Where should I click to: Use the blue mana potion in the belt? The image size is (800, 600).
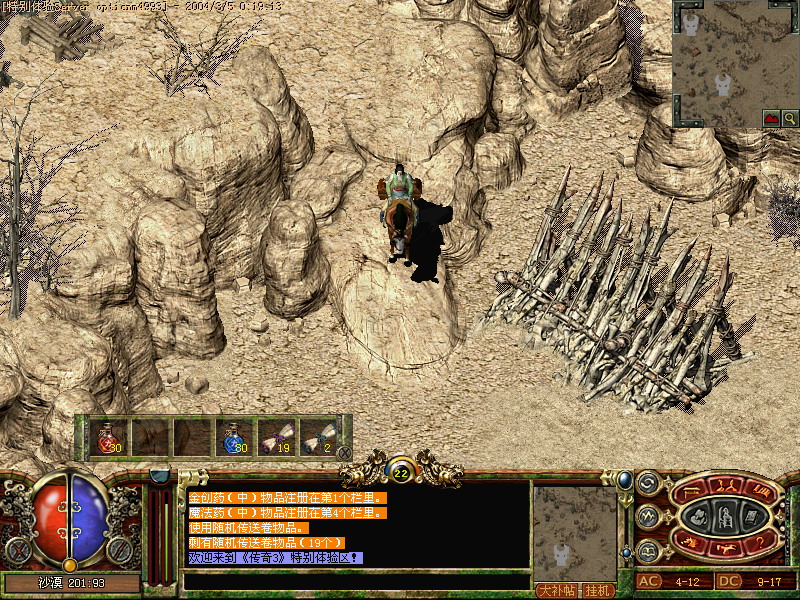pos(235,437)
